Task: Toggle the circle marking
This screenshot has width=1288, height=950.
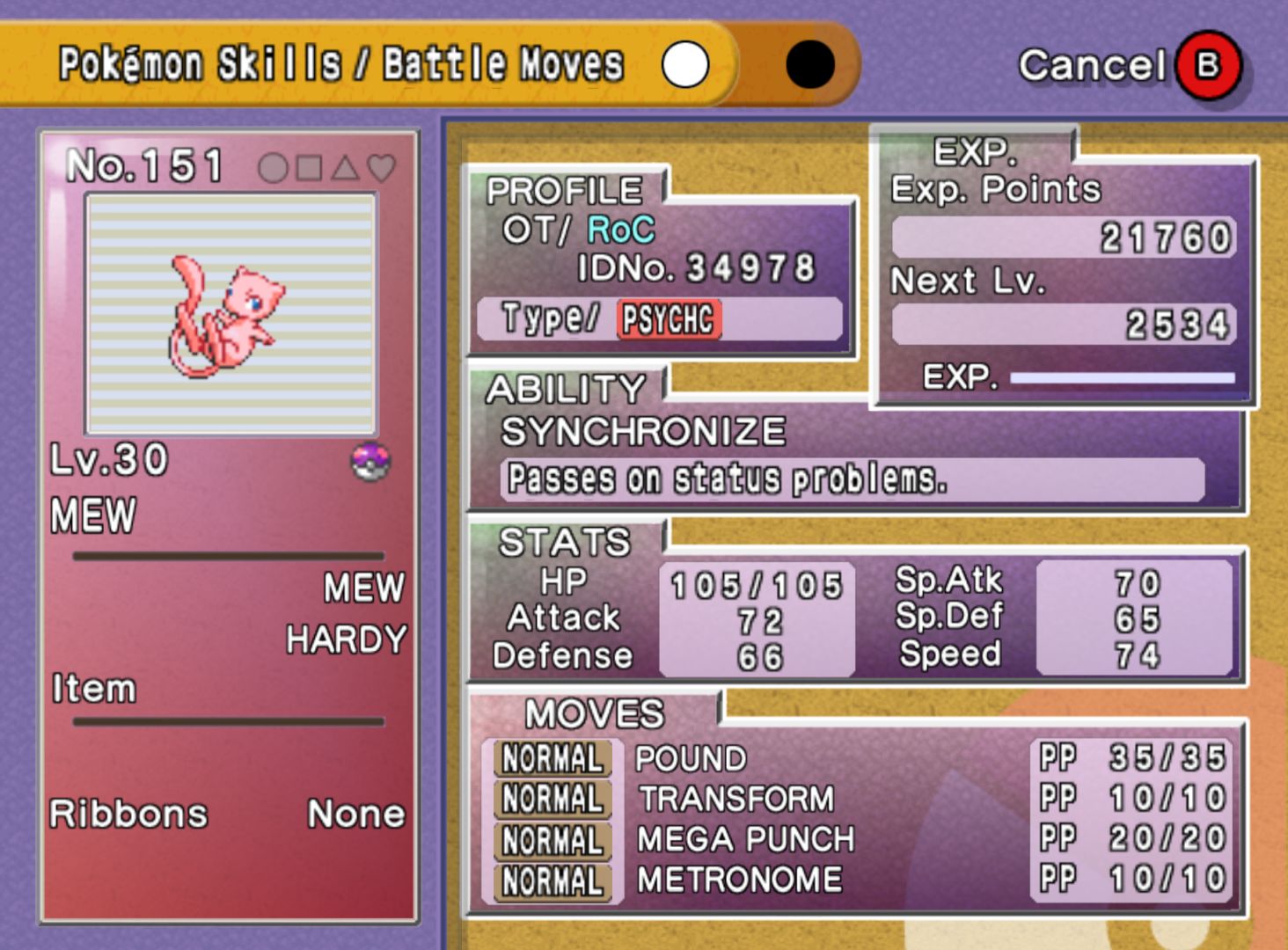Action: pos(273,168)
